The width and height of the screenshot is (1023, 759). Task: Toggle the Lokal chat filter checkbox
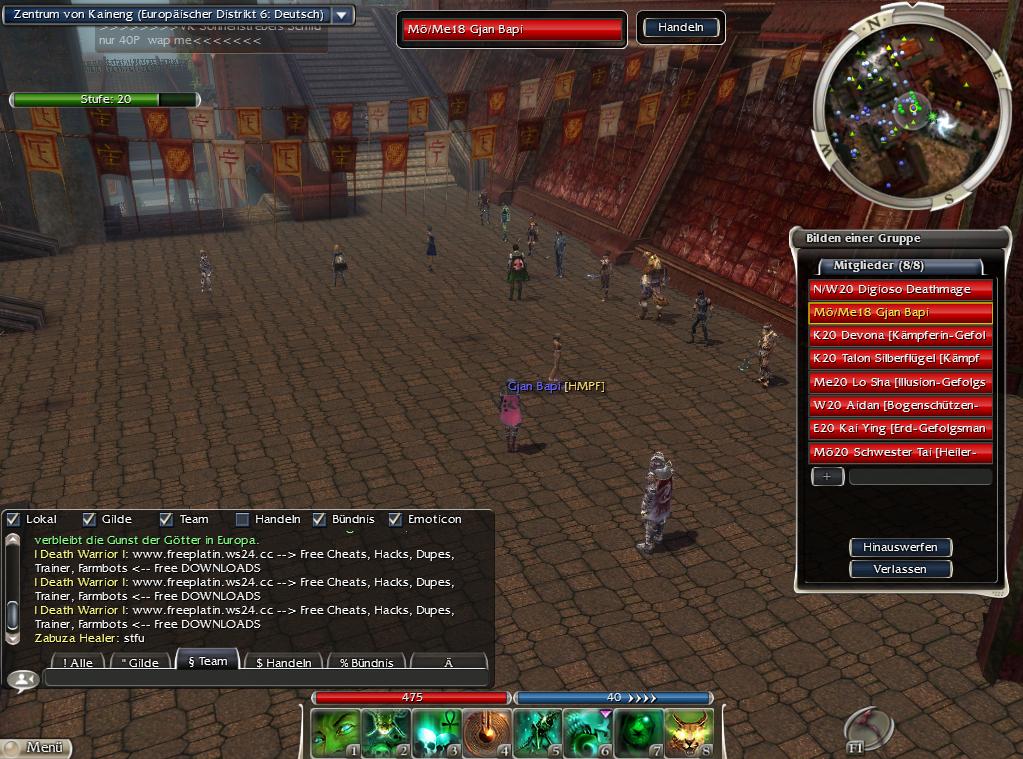click(x=13, y=519)
